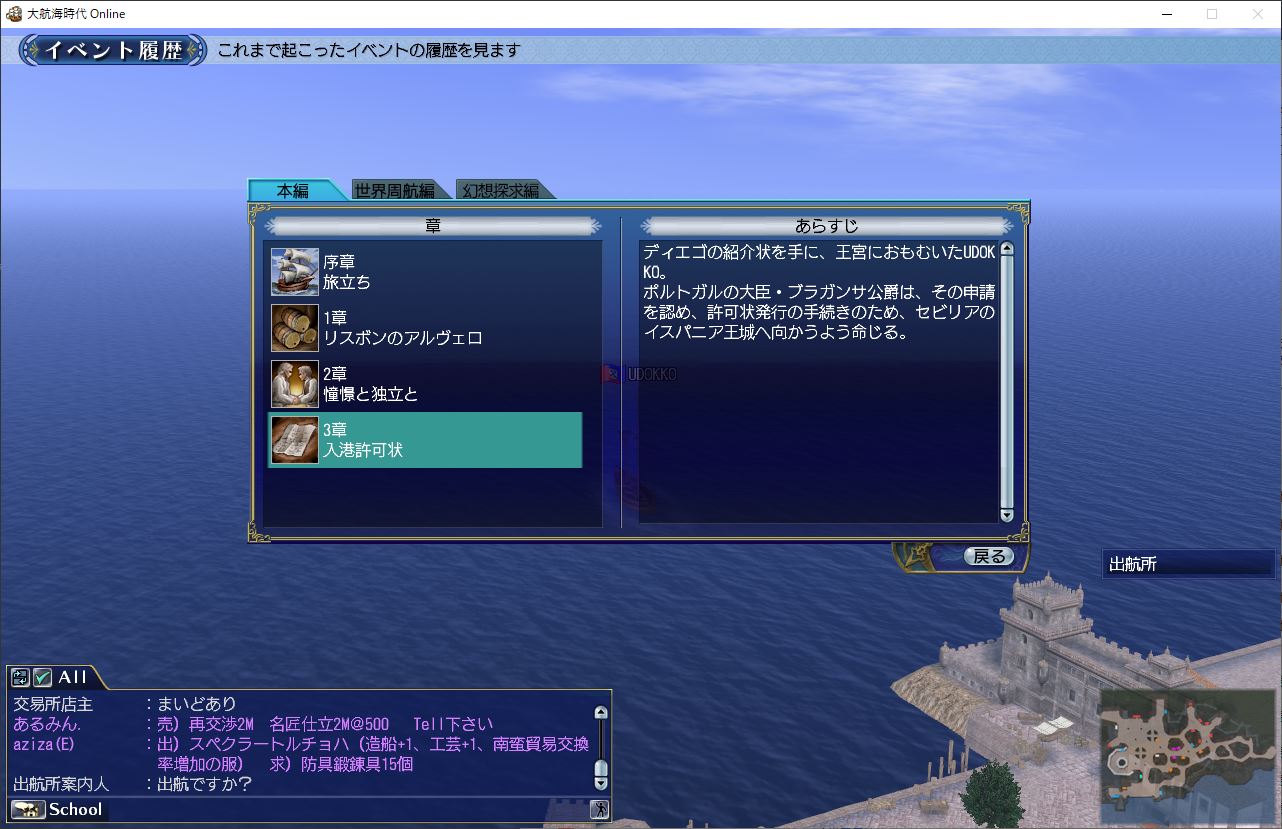Open chapter 2 憧憬と独立と
The height and width of the screenshot is (829, 1282).
(x=425, y=384)
